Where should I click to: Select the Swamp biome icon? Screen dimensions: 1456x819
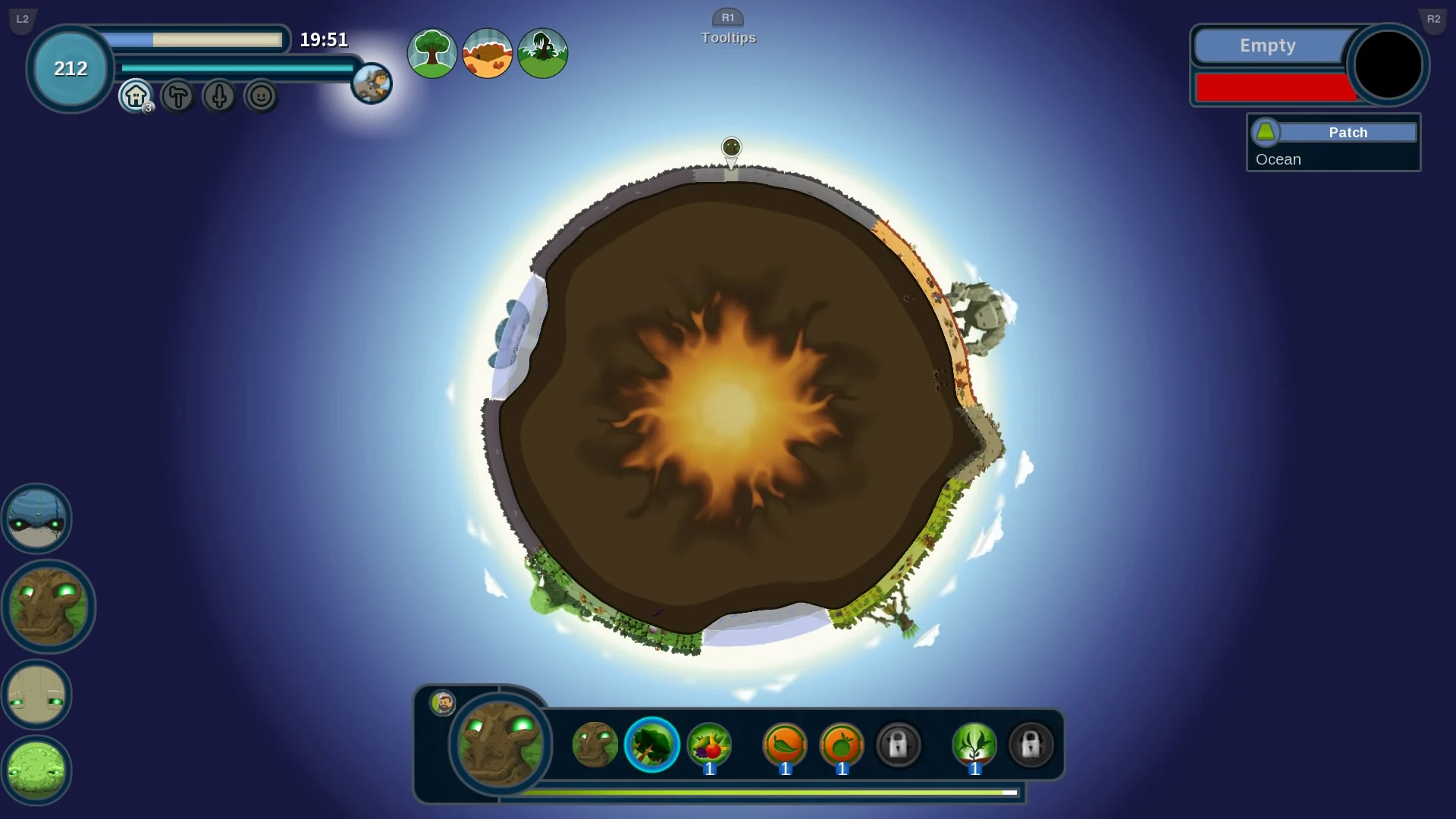pos(542,53)
